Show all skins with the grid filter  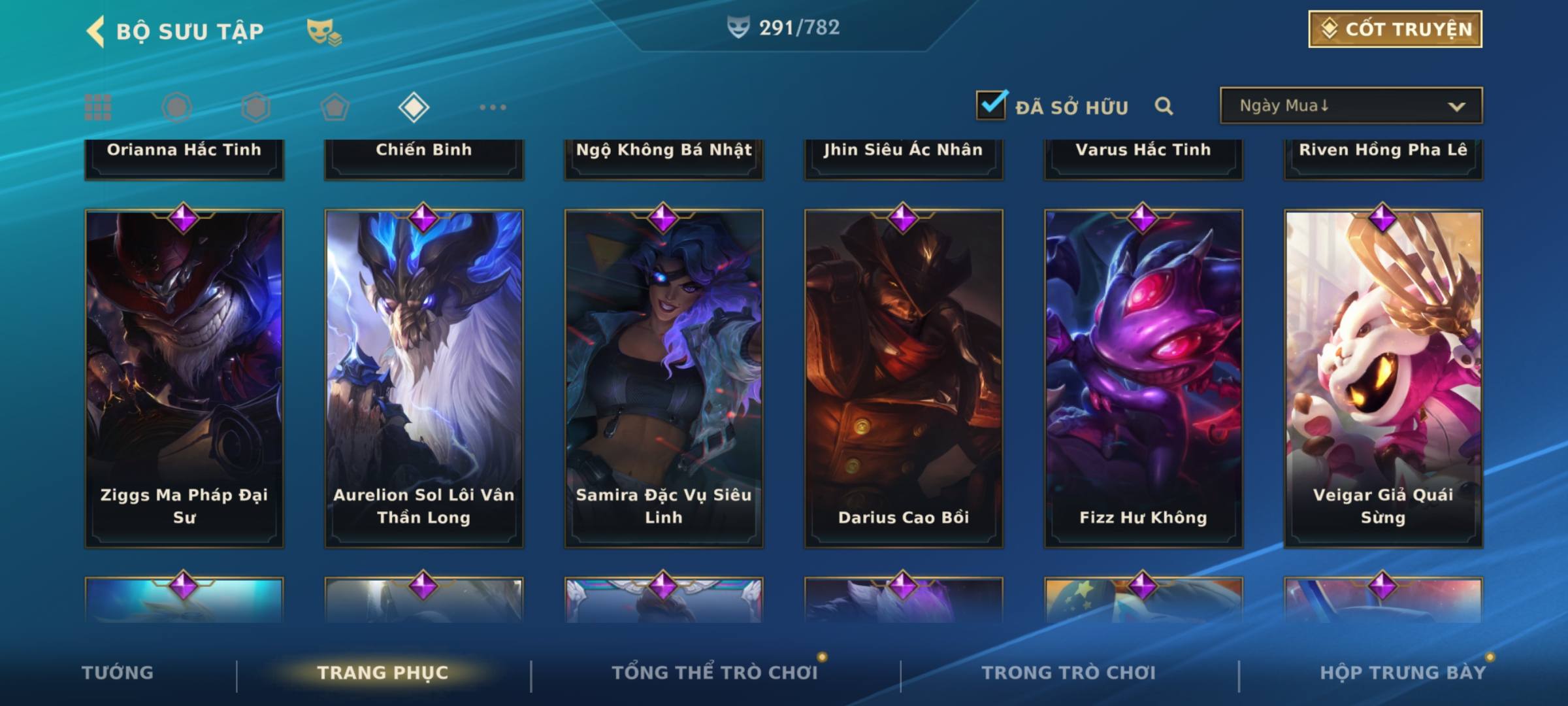pos(98,107)
